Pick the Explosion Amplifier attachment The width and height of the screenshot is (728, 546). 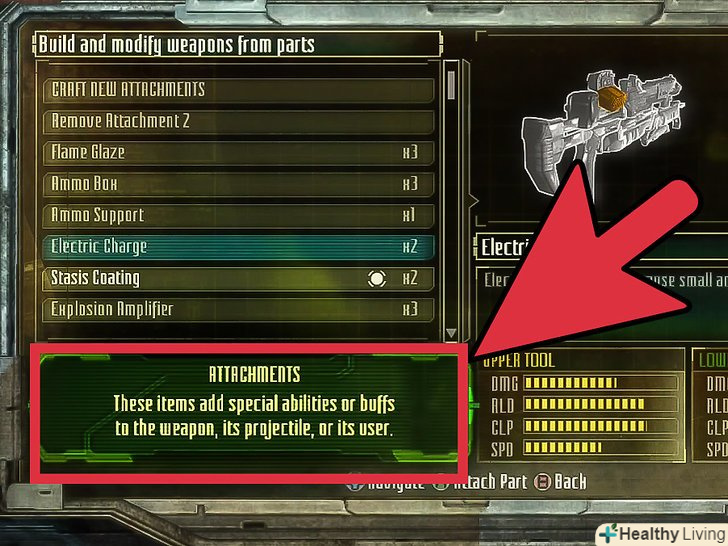[240, 309]
